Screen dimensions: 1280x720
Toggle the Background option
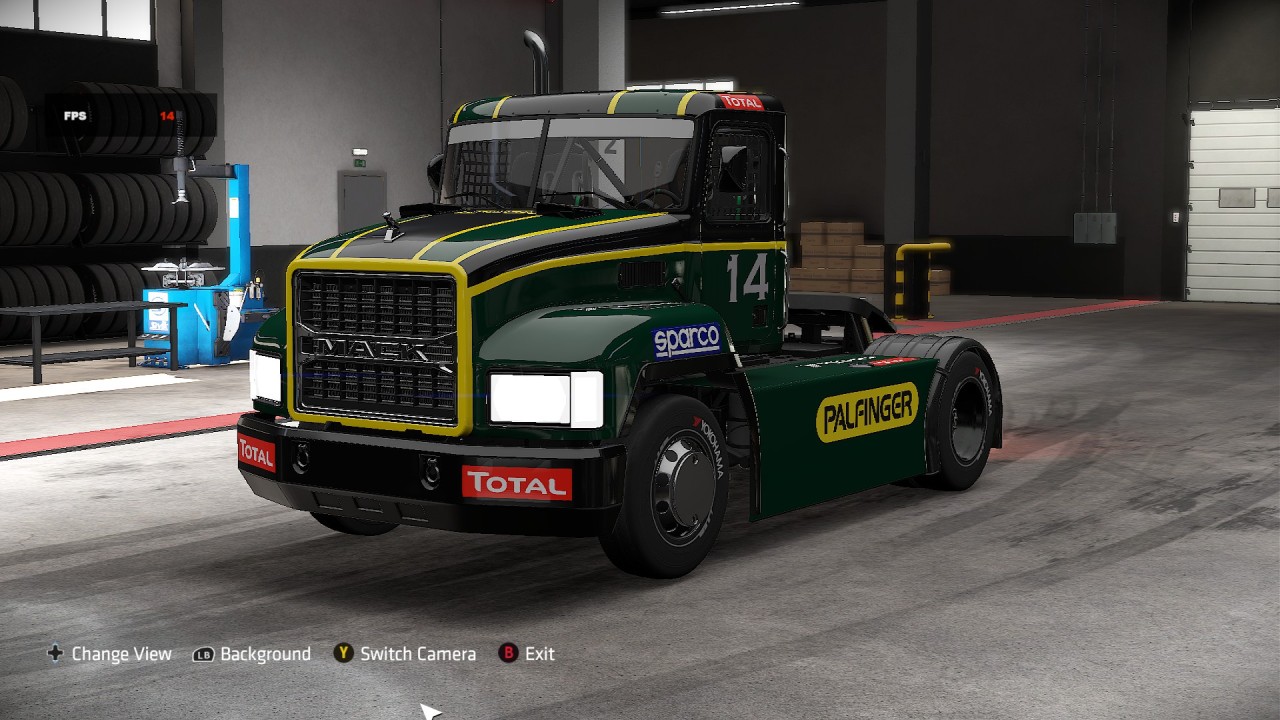pyautogui.click(x=253, y=654)
